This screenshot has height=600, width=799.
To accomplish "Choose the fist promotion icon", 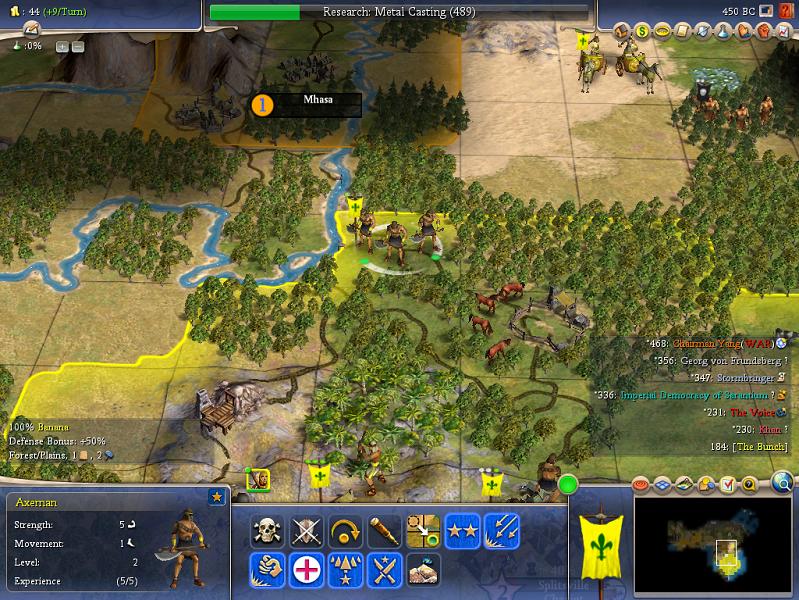I will click(x=267, y=570).
